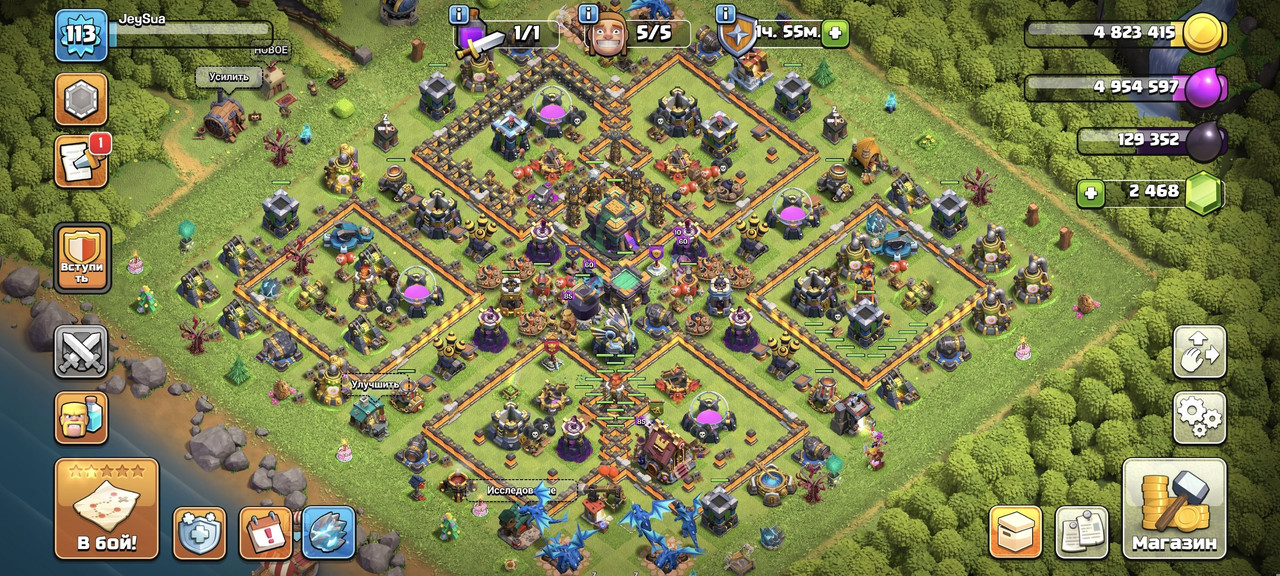Open the Магазин shop
The height and width of the screenshot is (576, 1280).
point(1174,508)
